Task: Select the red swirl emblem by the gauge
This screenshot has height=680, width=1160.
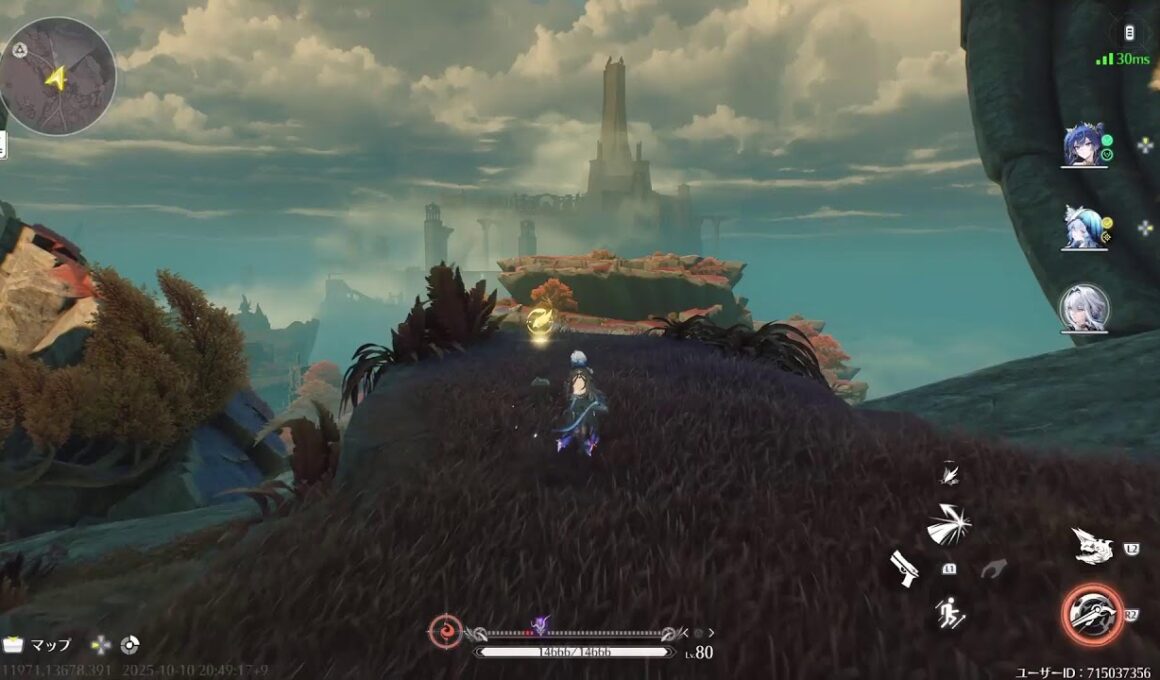Action: (445, 631)
